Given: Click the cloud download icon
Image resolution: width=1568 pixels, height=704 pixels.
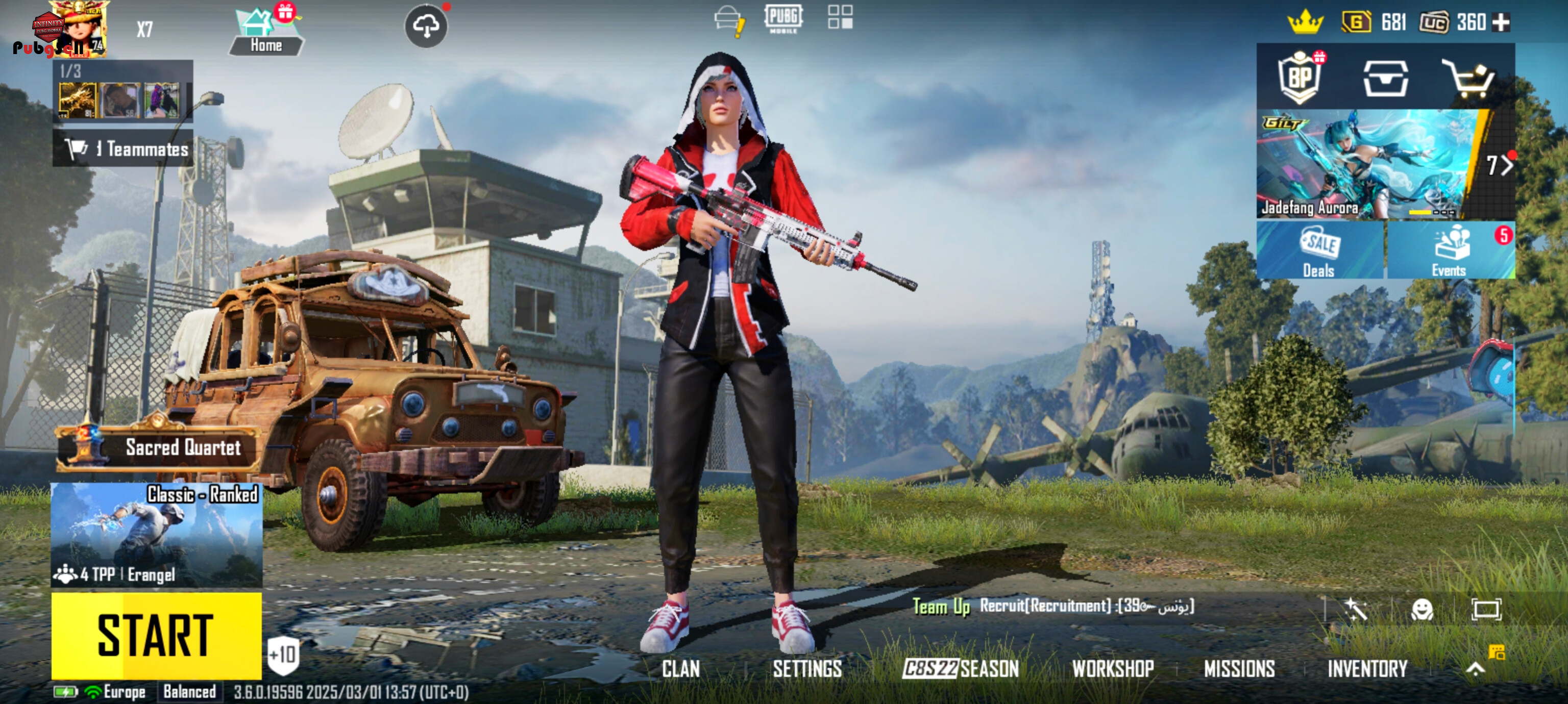Looking at the screenshot, I should click(426, 26).
